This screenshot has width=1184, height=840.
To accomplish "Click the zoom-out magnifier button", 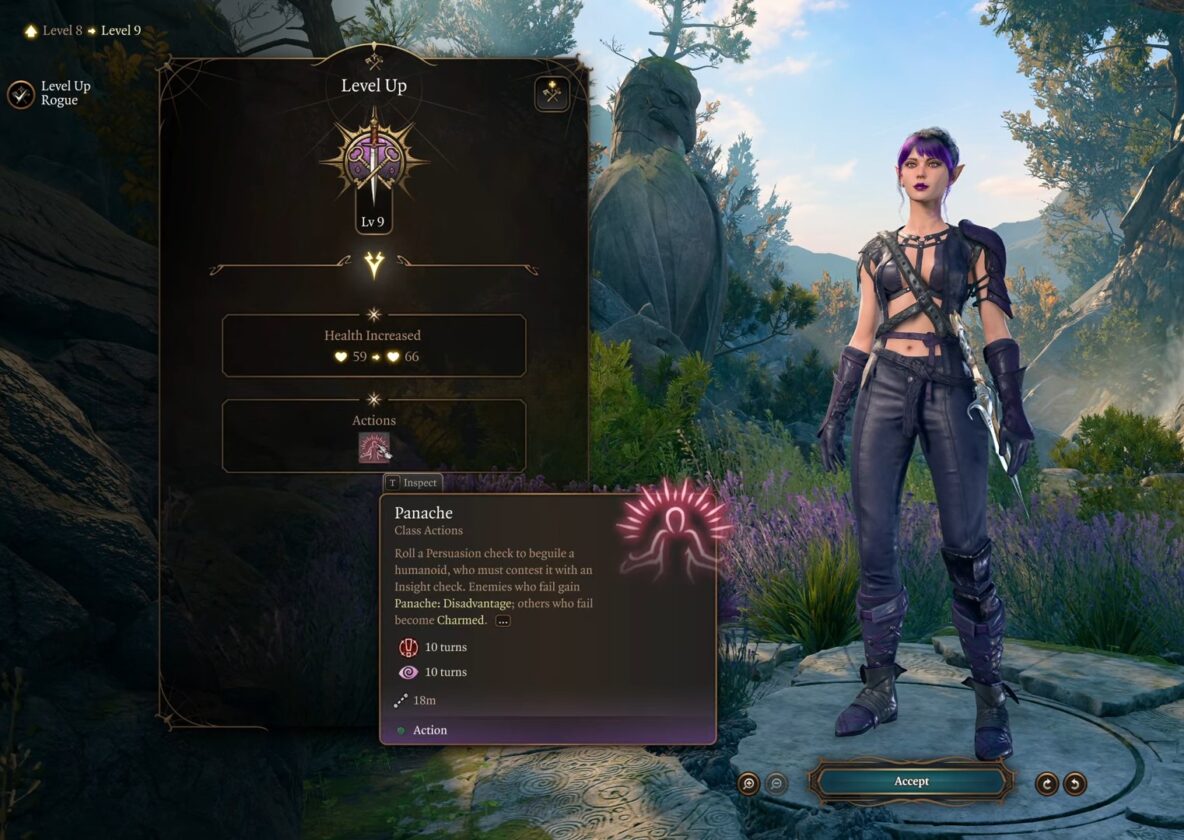I will point(776,783).
